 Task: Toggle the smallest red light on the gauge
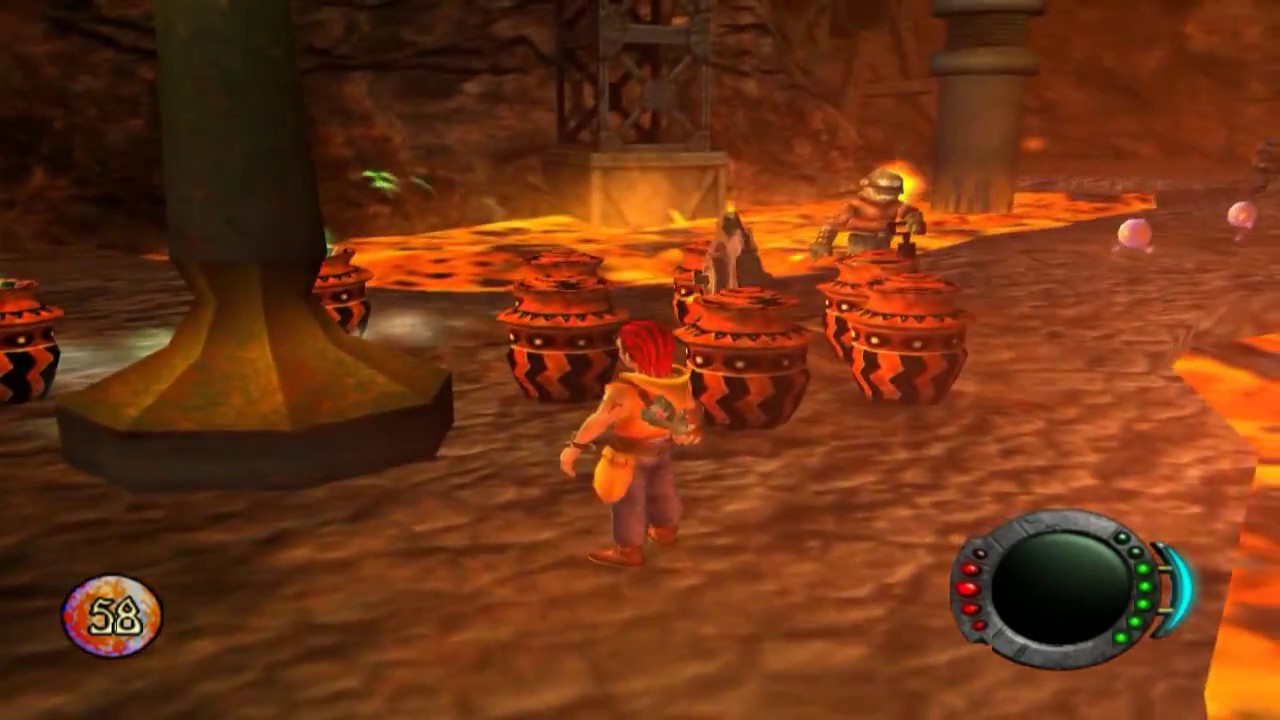[x=978, y=625]
